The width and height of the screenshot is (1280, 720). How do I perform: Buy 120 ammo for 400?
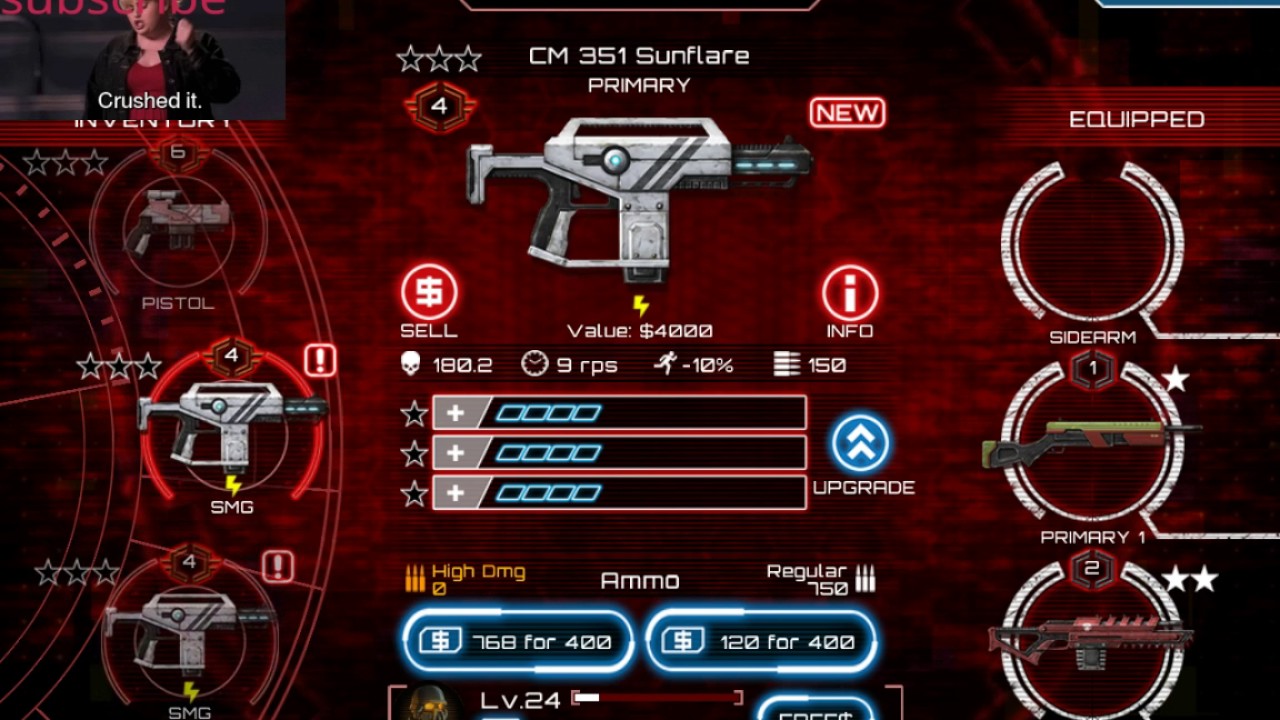pos(762,641)
